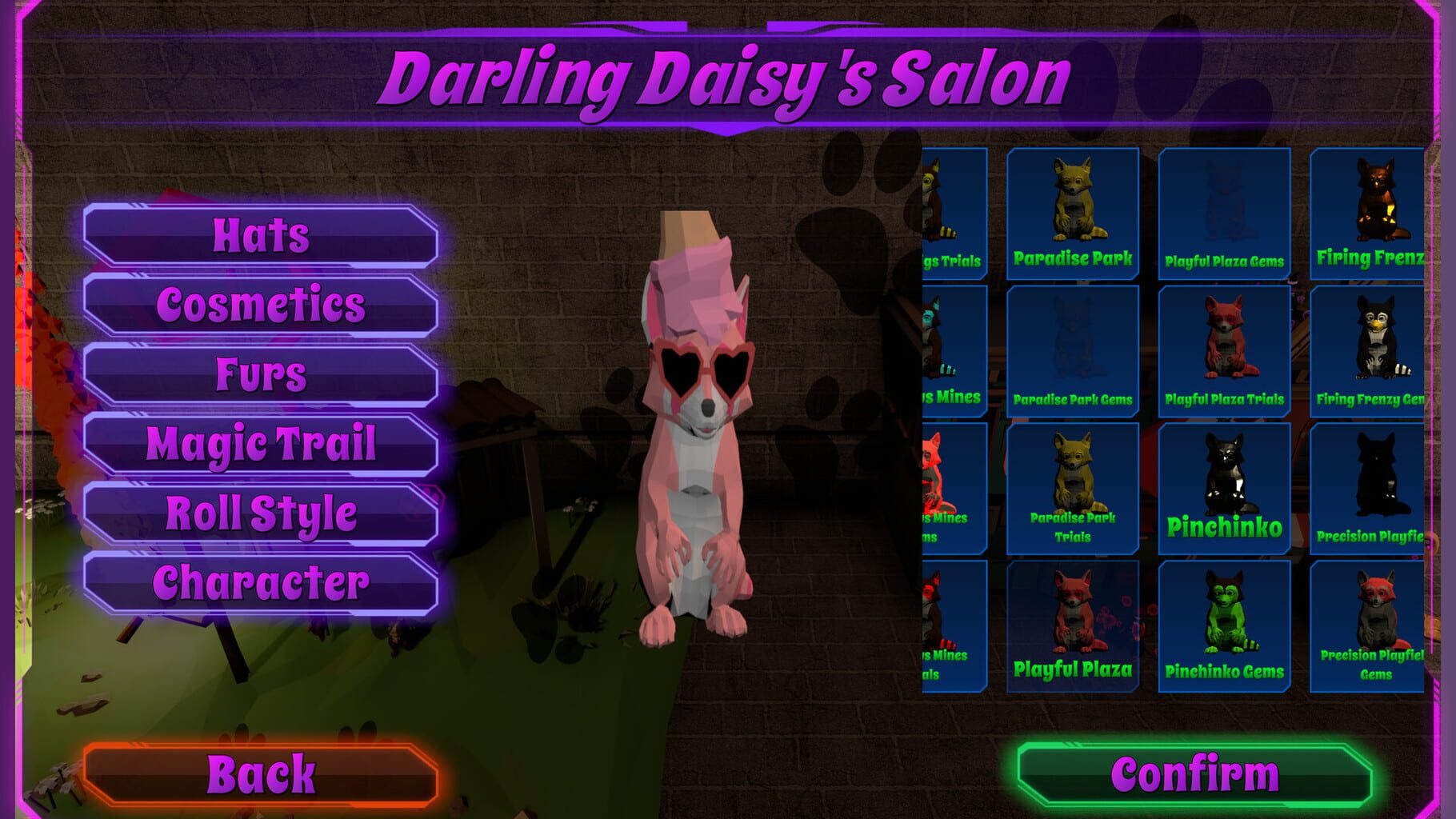Go Back to the previous screen
Viewport: 1456px width, 819px height.
[260, 773]
